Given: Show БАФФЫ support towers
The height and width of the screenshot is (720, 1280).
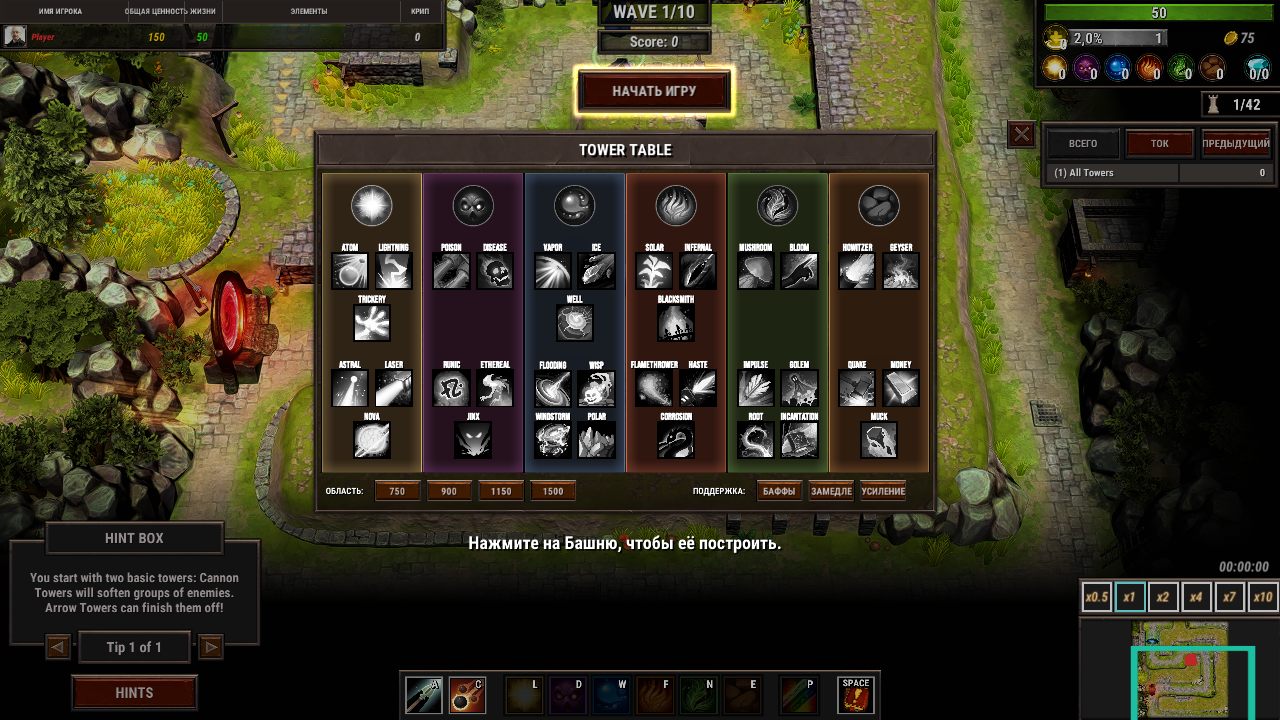Looking at the screenshot, I should pos(779,491).
